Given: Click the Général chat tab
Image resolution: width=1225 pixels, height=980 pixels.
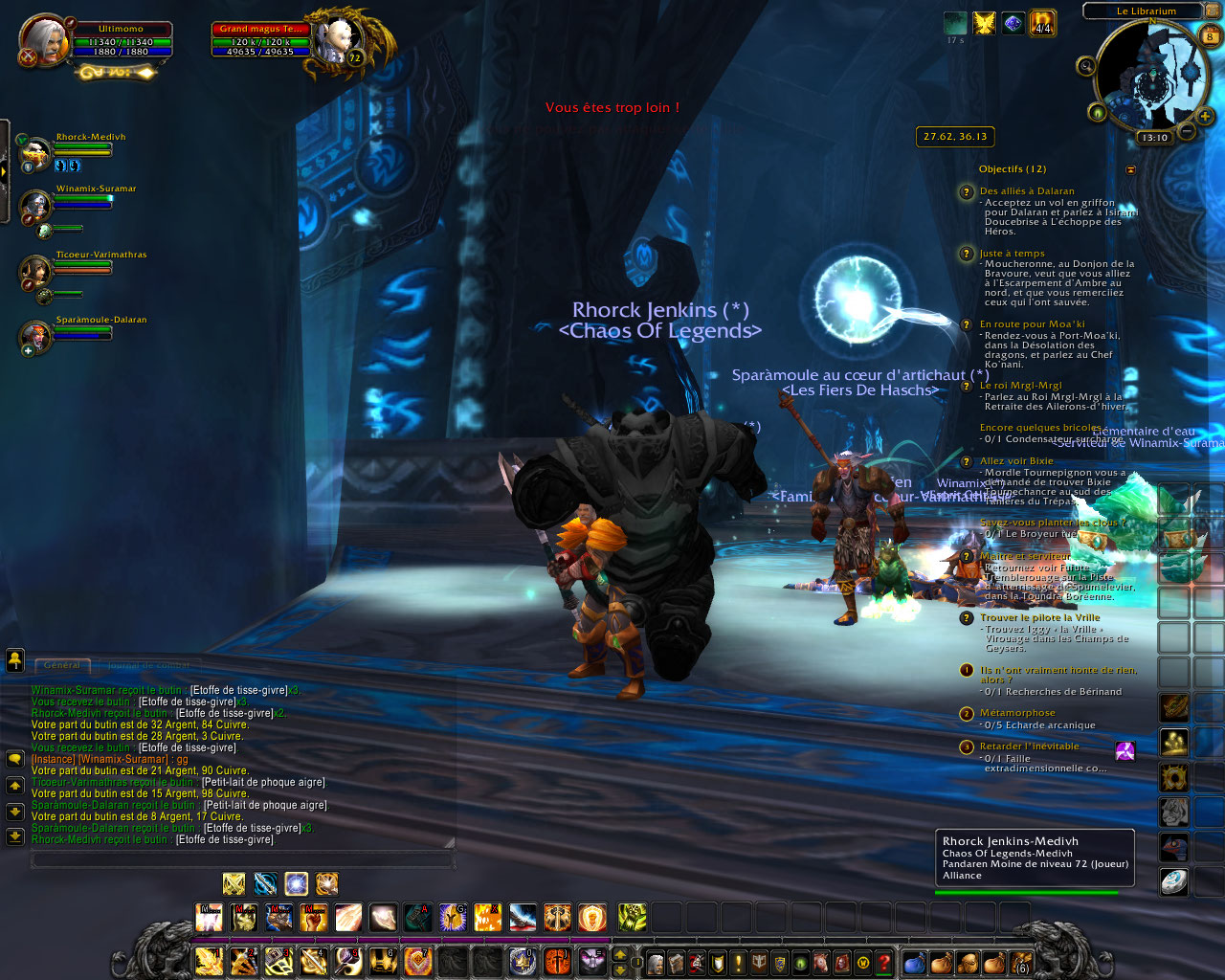Looking at the screenshot, I should (x=62, y=665).
